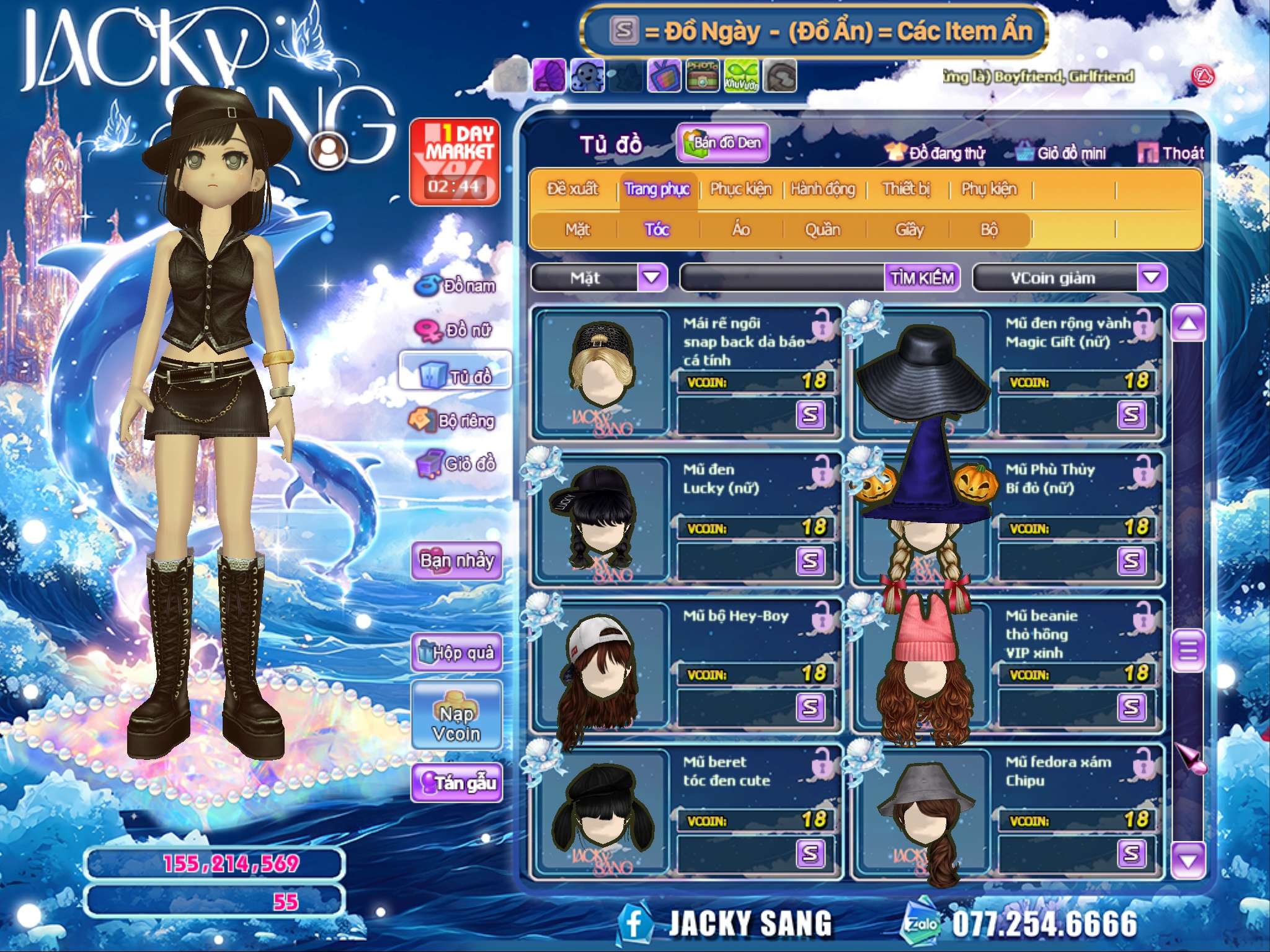The width and height of the screenshot is (1270, 952).
Task: Switch to the Giày subcategory
Action: pyautogui.click(x=909, y=230)
